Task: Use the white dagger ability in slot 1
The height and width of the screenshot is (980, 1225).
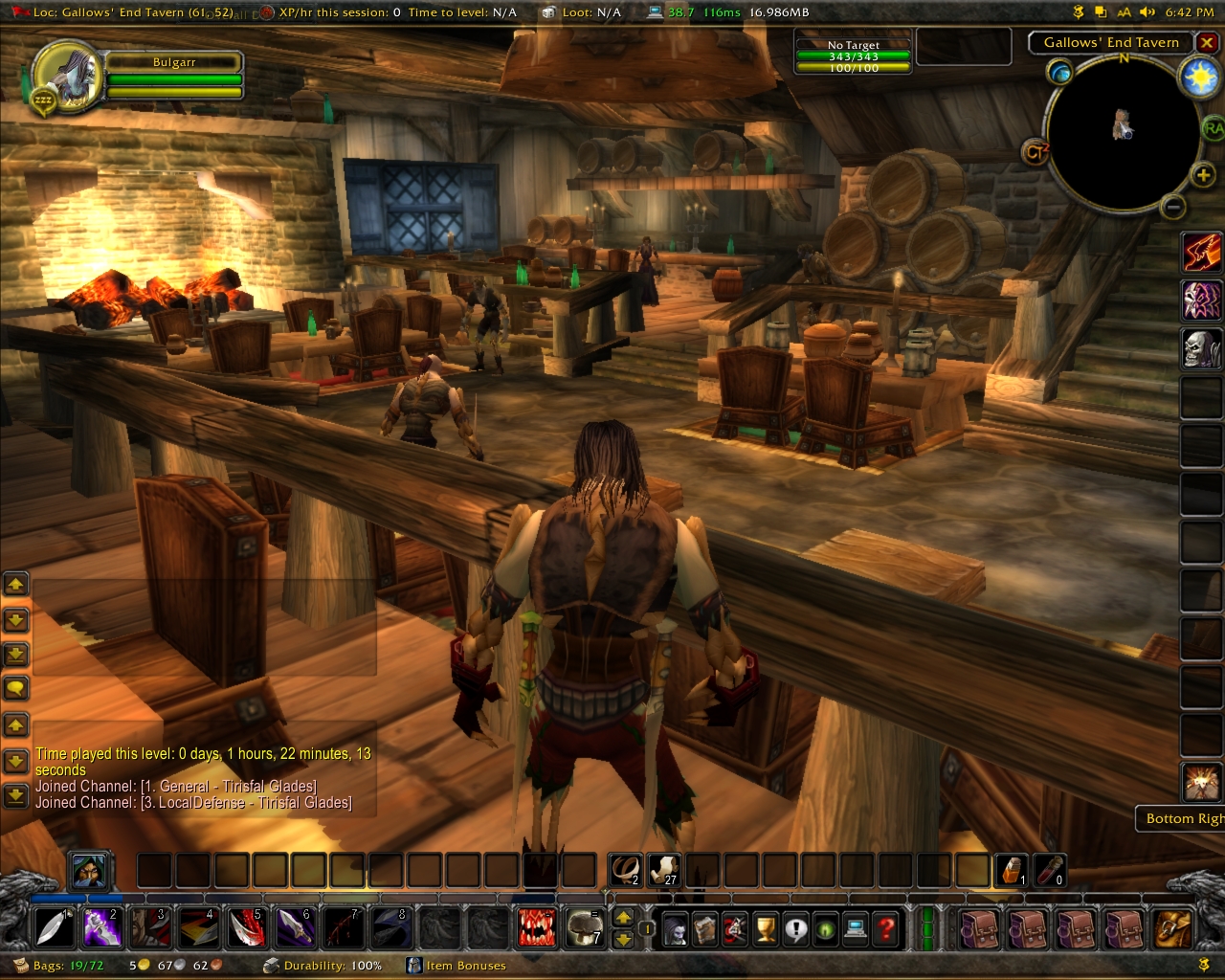Action: (x=54, y=928)
